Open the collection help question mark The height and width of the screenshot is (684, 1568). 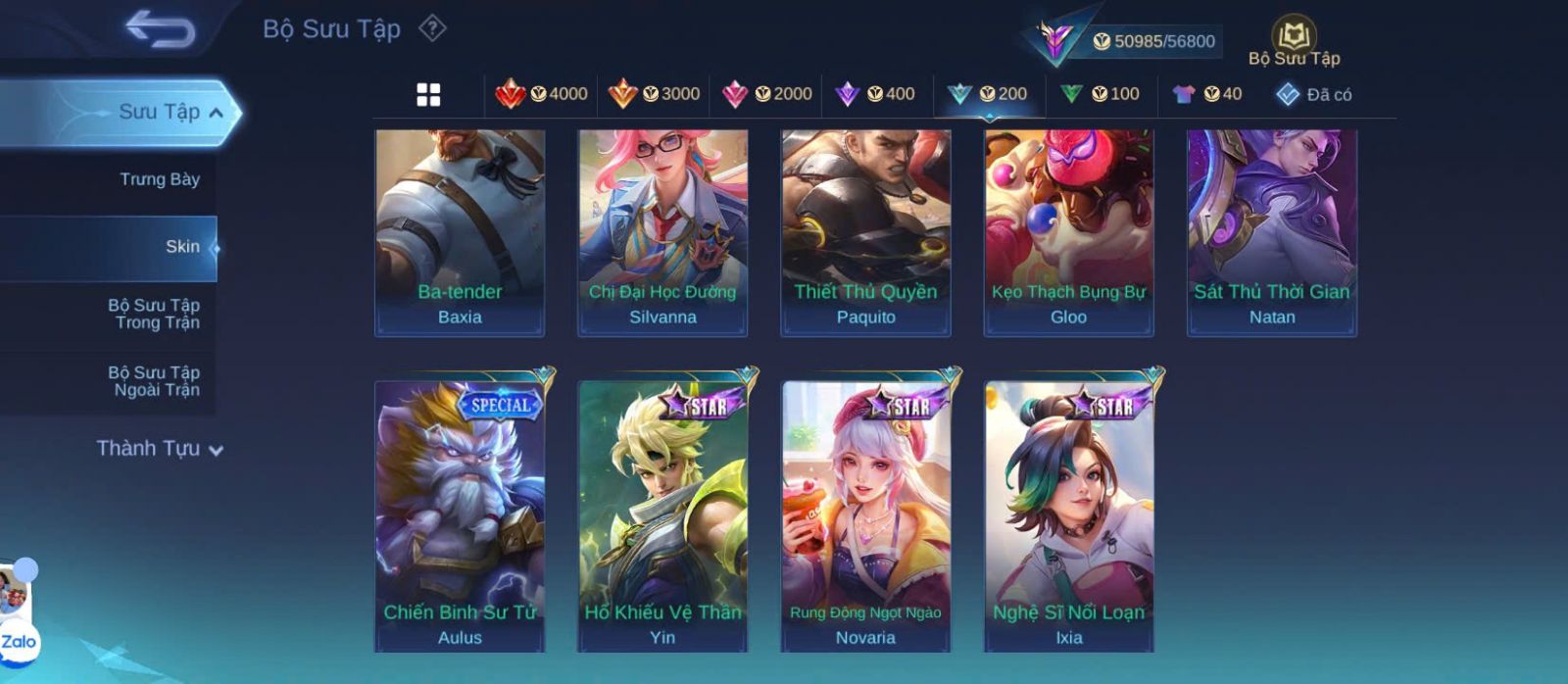(x=432, y=28)
